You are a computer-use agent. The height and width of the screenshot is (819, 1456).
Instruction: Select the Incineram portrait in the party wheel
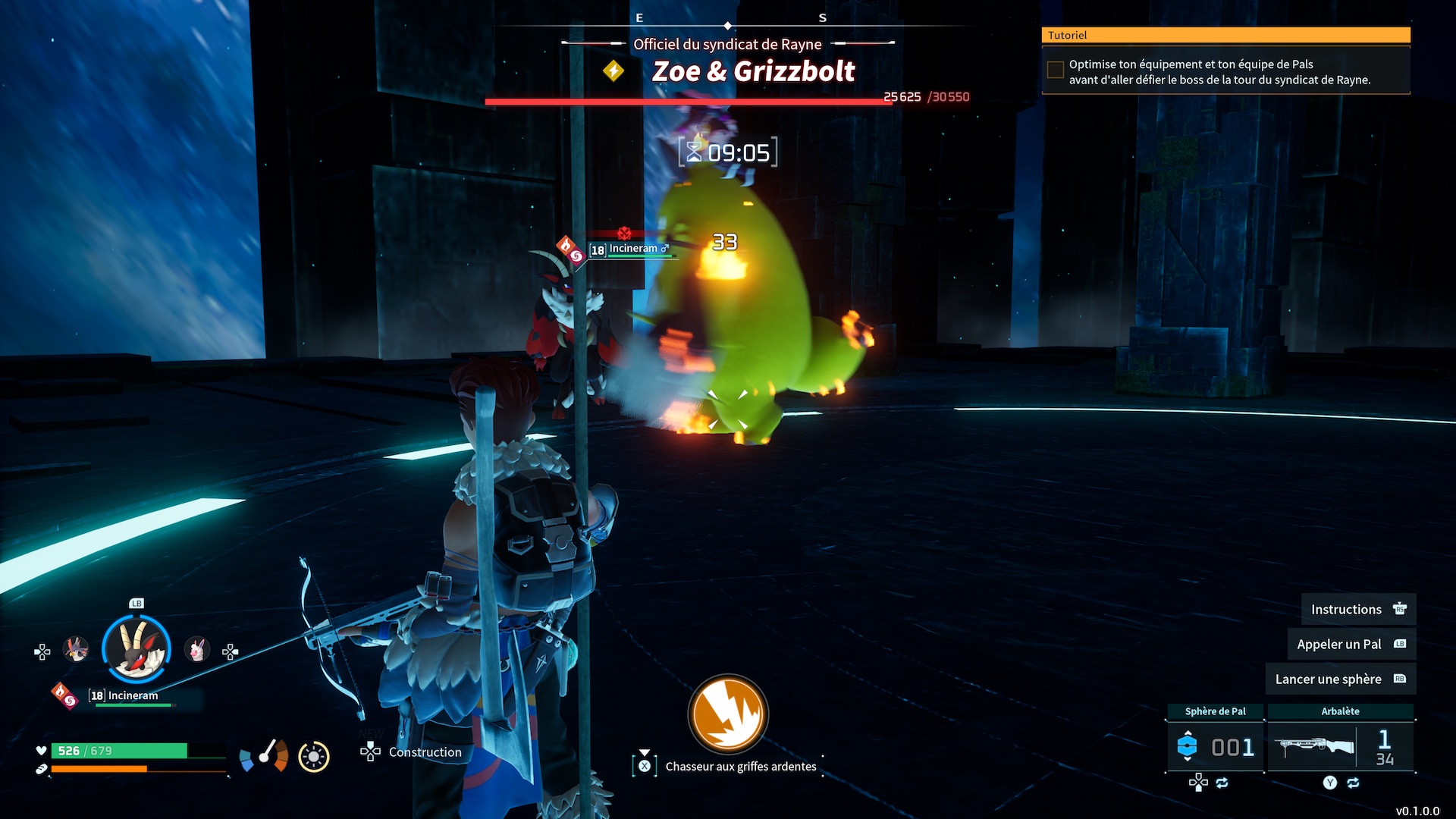(136, 649)
